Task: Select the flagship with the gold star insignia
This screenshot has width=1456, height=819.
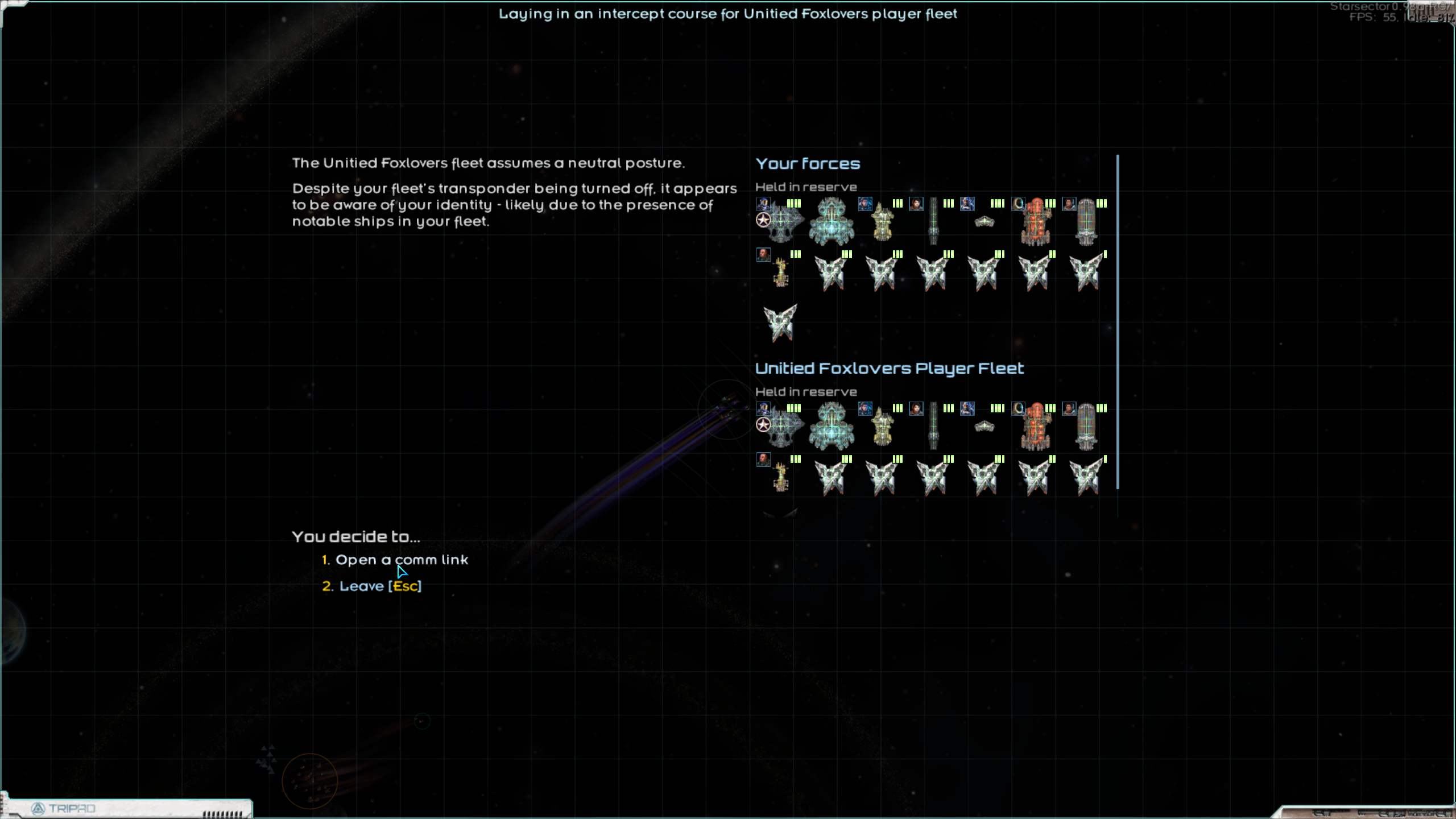Action: [782, 222]
